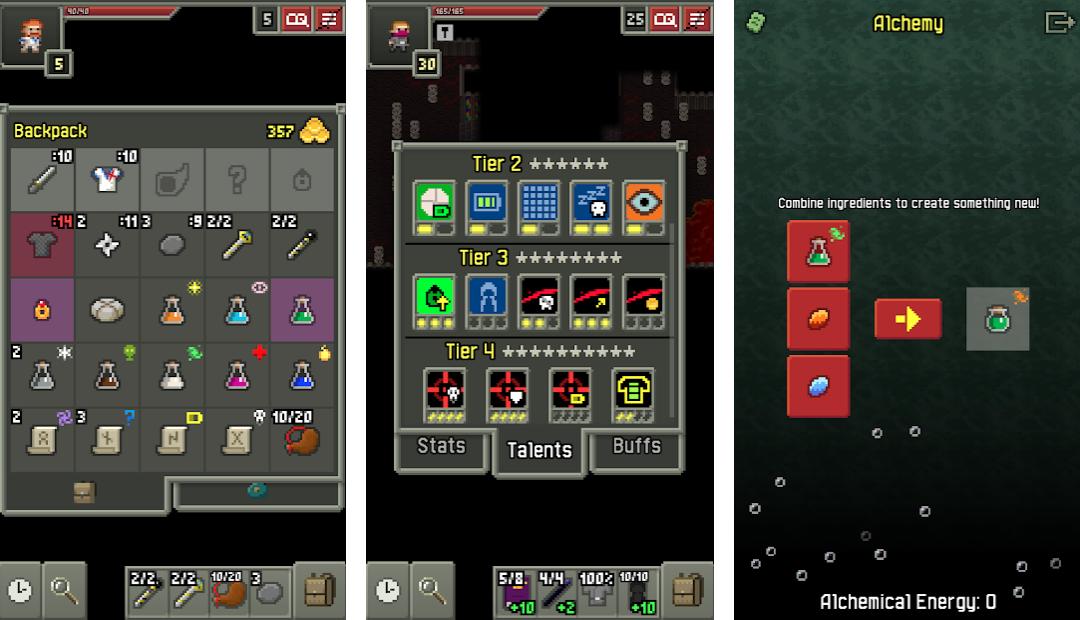Choose the magenta healing potion with red cross
This screenshot has height=620, width=1080.
click(x=237, y=375)
